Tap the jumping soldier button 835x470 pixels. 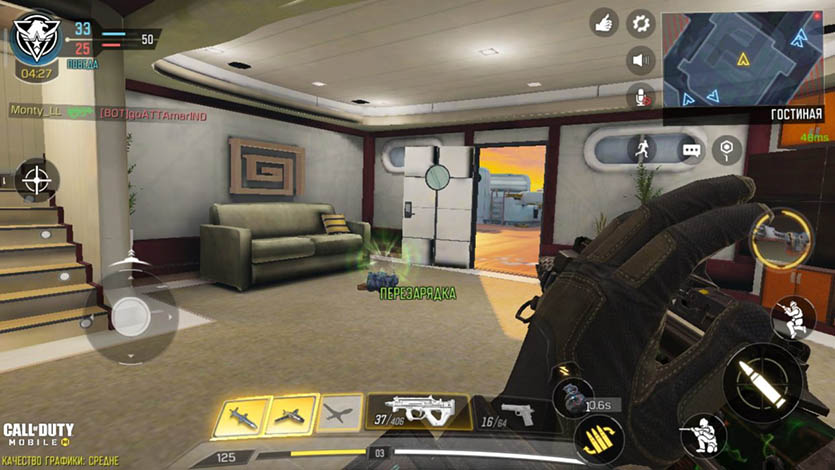tap(792, 318)
